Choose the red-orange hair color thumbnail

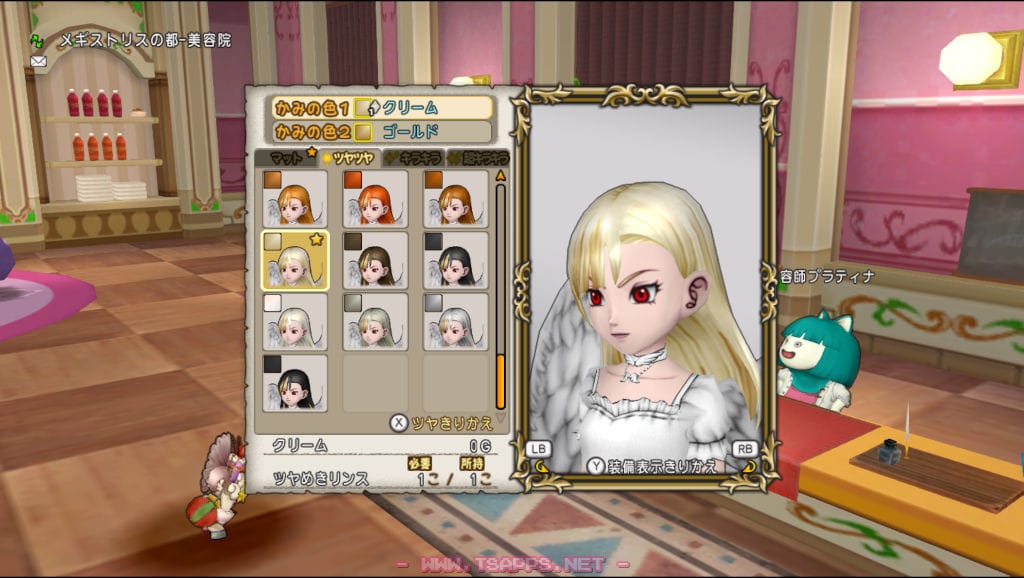375,199
